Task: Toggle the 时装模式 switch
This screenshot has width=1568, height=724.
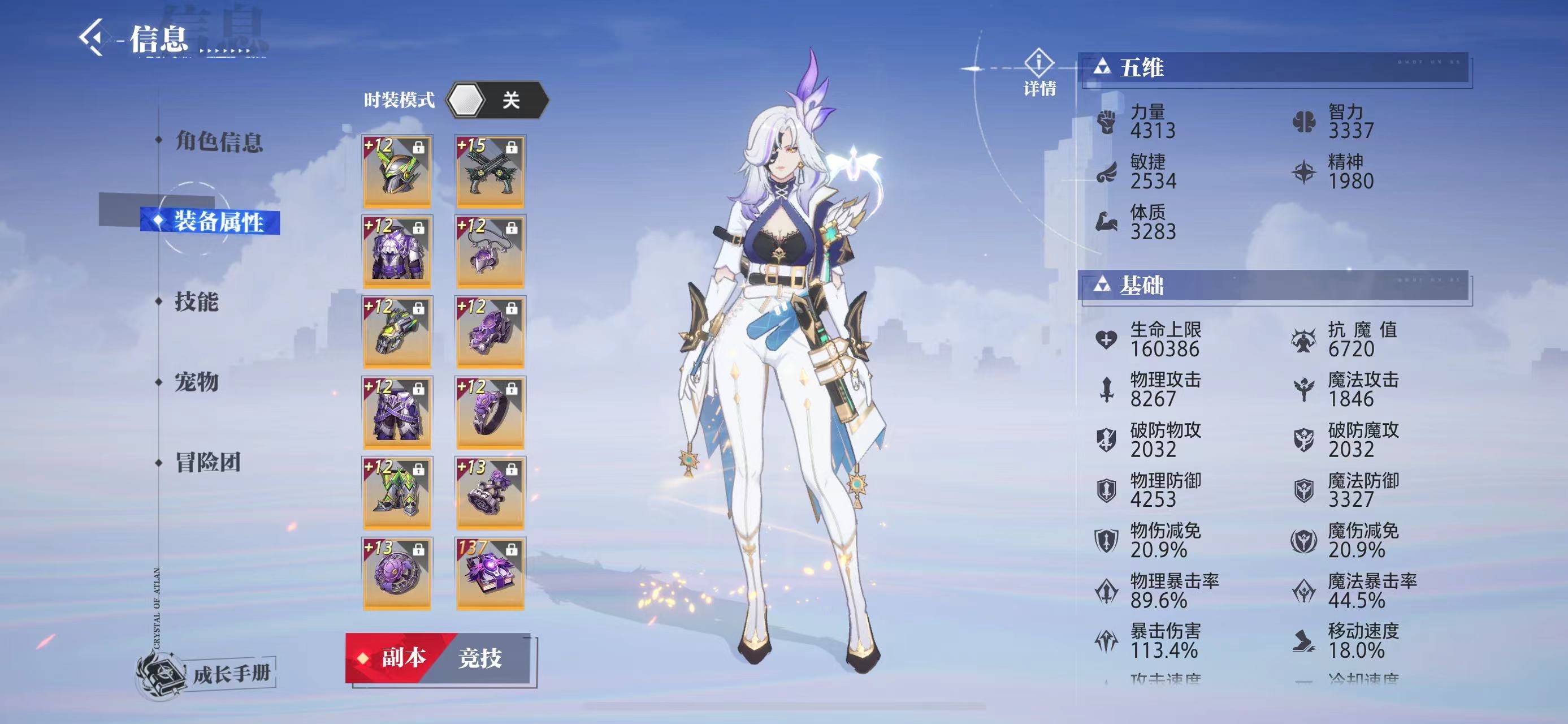Action: [x=497, y=100]
